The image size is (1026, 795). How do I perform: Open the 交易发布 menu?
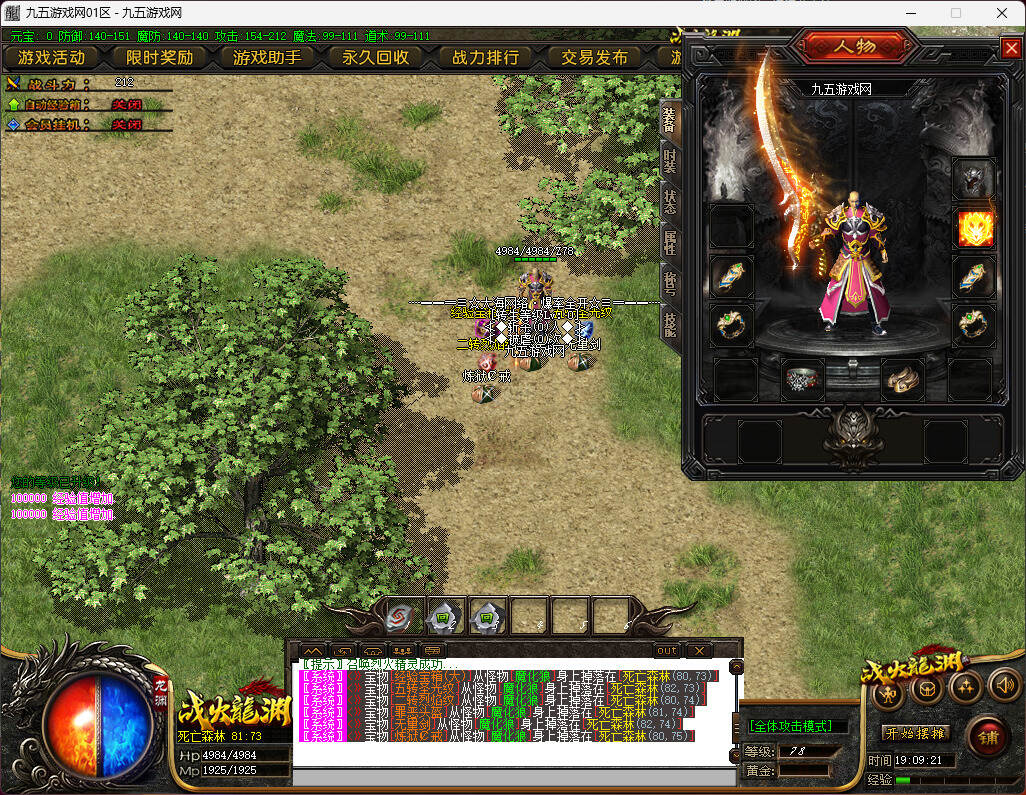[594, 57]
